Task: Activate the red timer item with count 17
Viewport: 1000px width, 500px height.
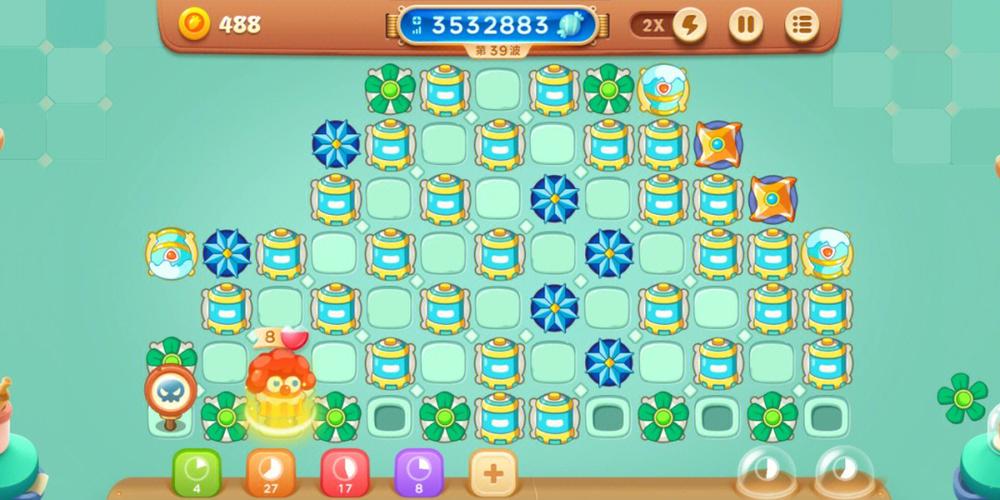Action: 344,471
